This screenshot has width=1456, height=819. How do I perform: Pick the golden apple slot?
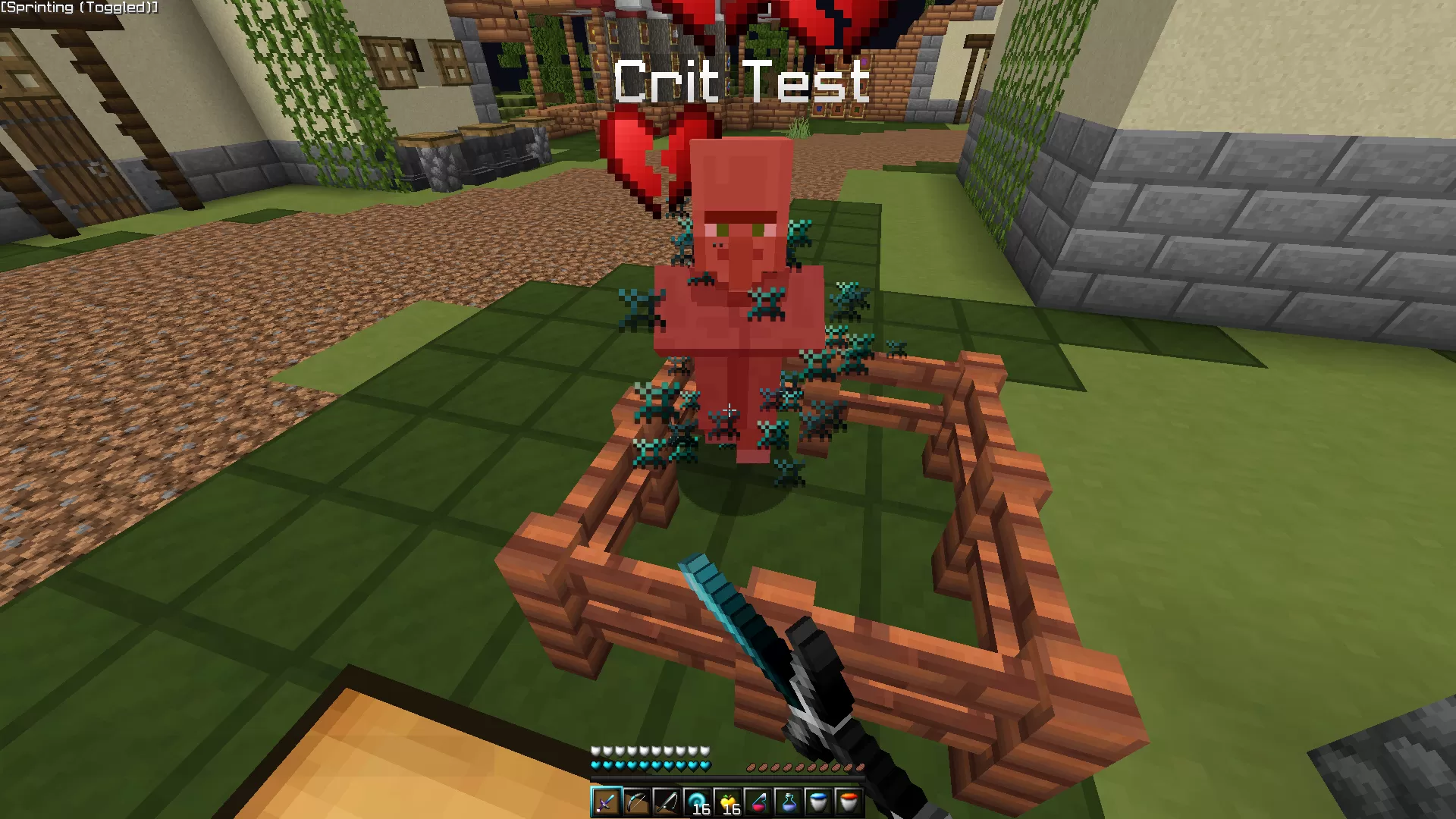[x=727, y=802]
